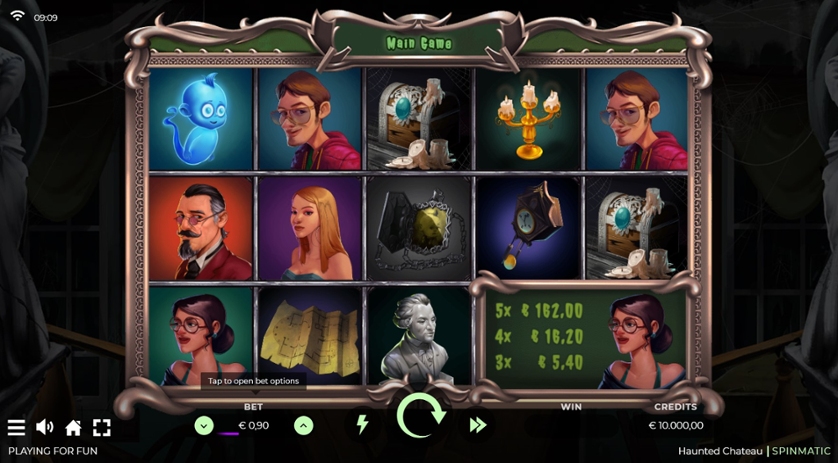Go to the home screen

(x=73, y=427)
